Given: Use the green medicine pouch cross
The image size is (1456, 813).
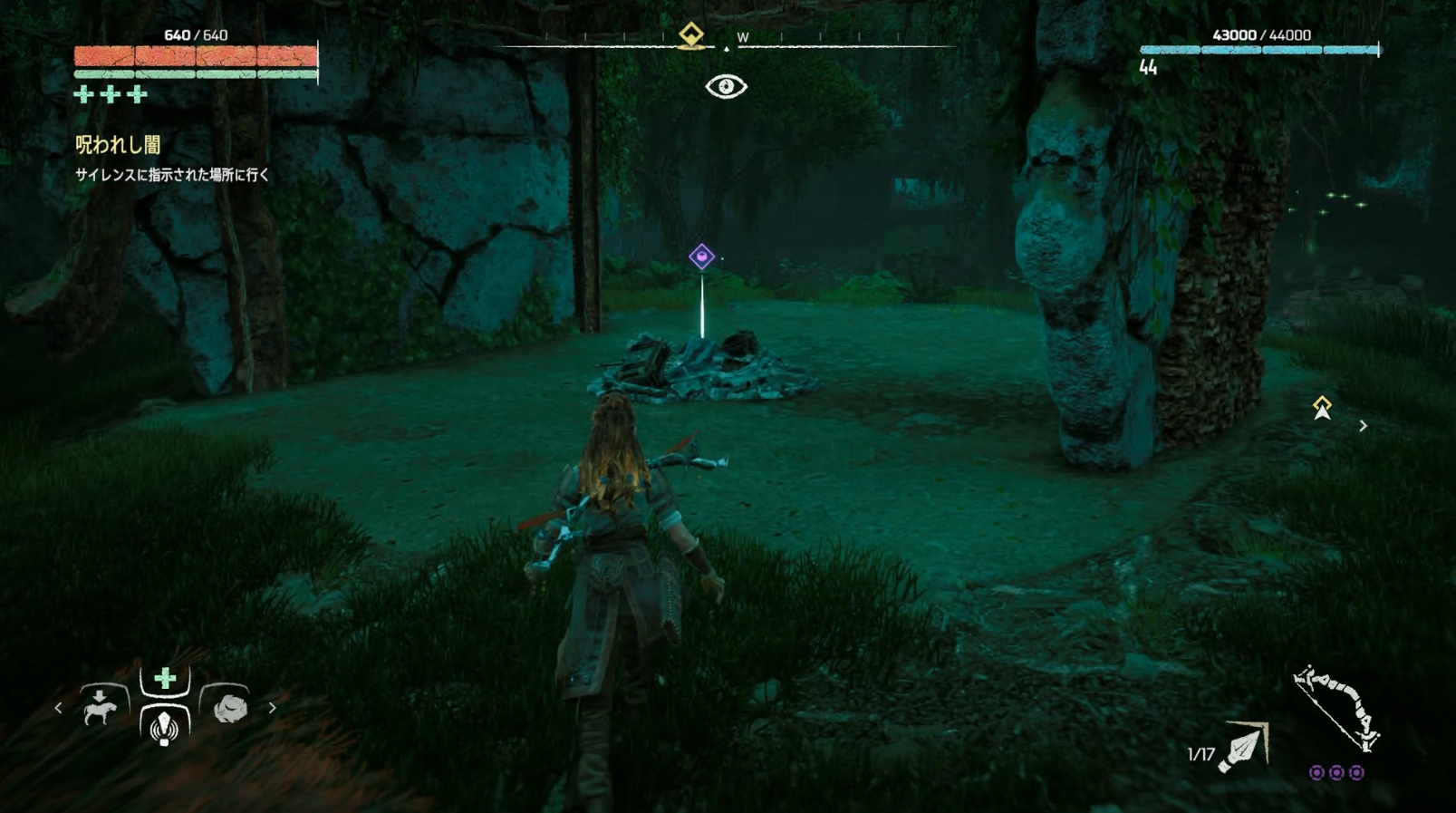Looking at the screenshot, I should click(x=165, y=679).
